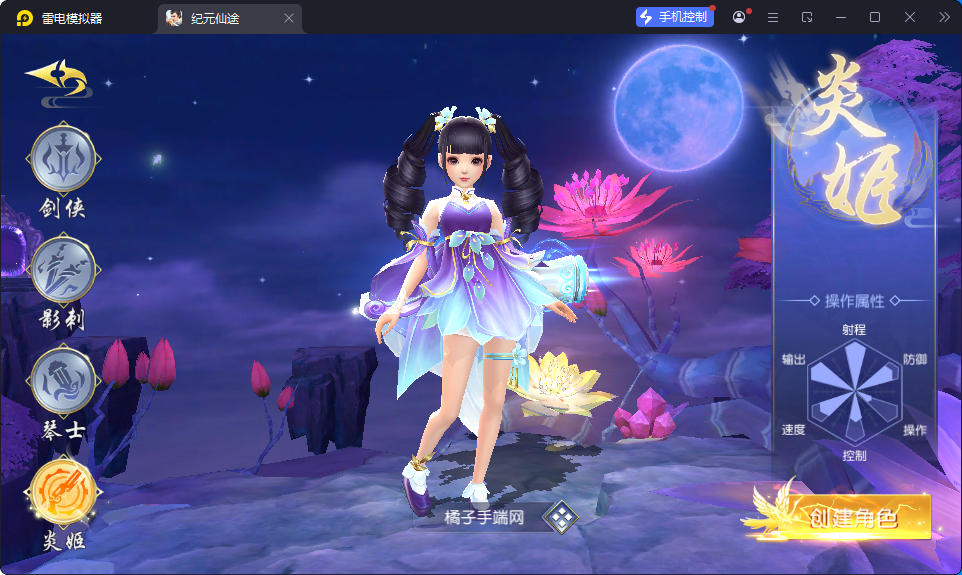Open the 手机控制 button
Screen dimensions: 962x575
click(x=675, y=17)
